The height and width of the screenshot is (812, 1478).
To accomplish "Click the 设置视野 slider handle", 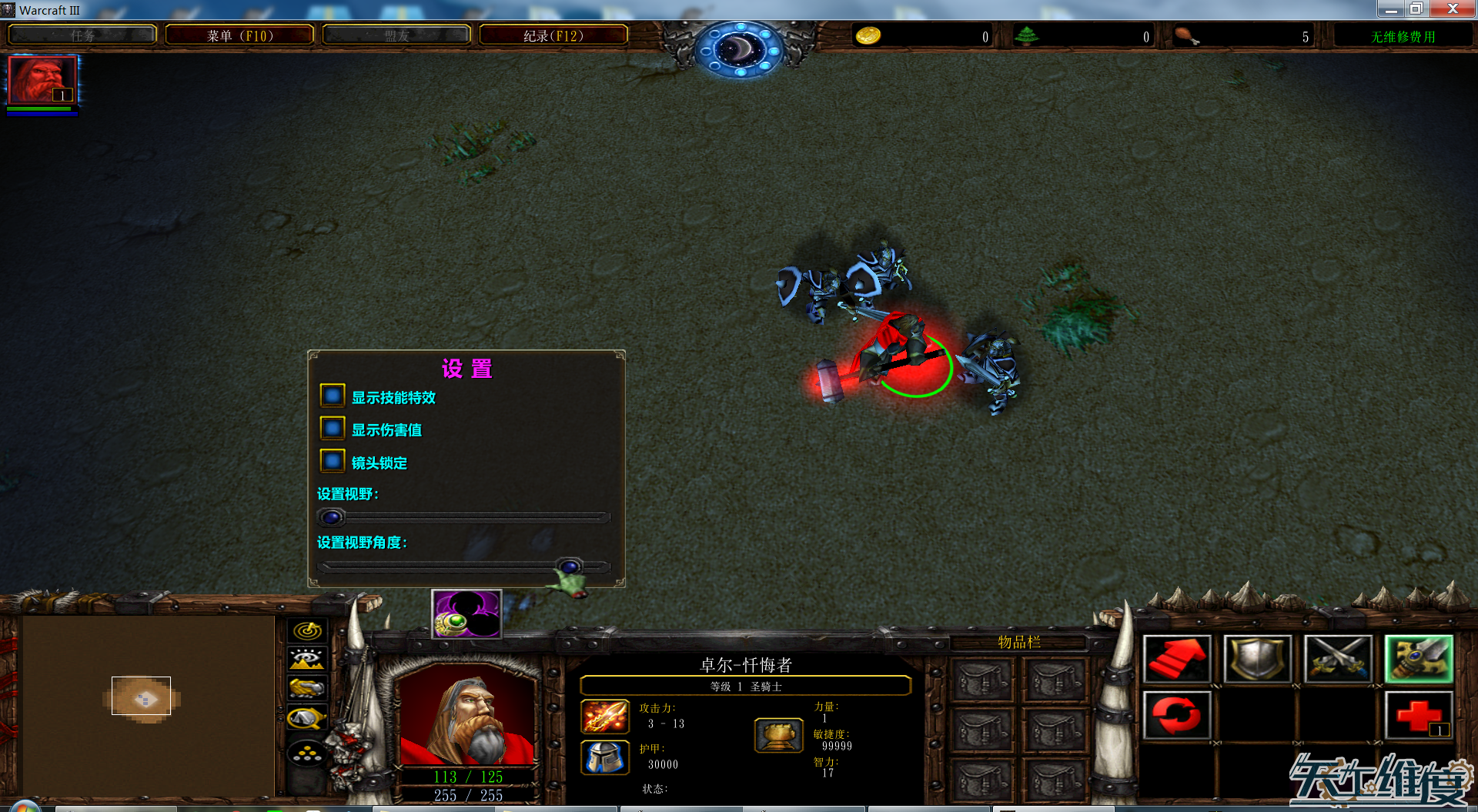I will 332,517.
